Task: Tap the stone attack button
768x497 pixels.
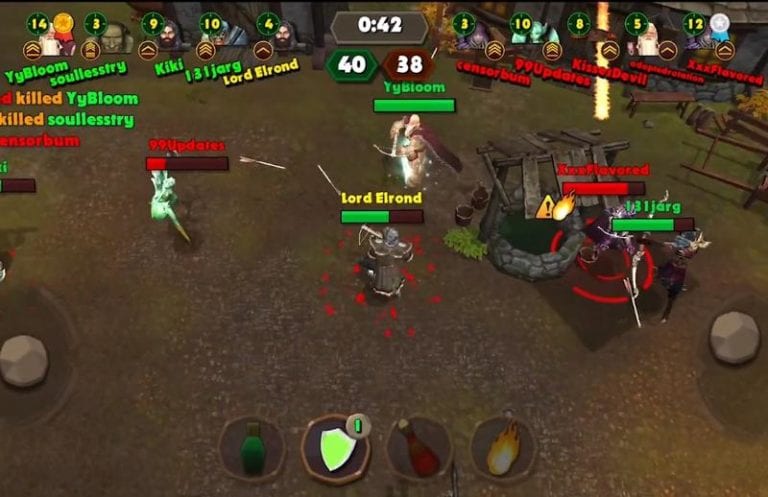Action: click(x=734, y=337)
